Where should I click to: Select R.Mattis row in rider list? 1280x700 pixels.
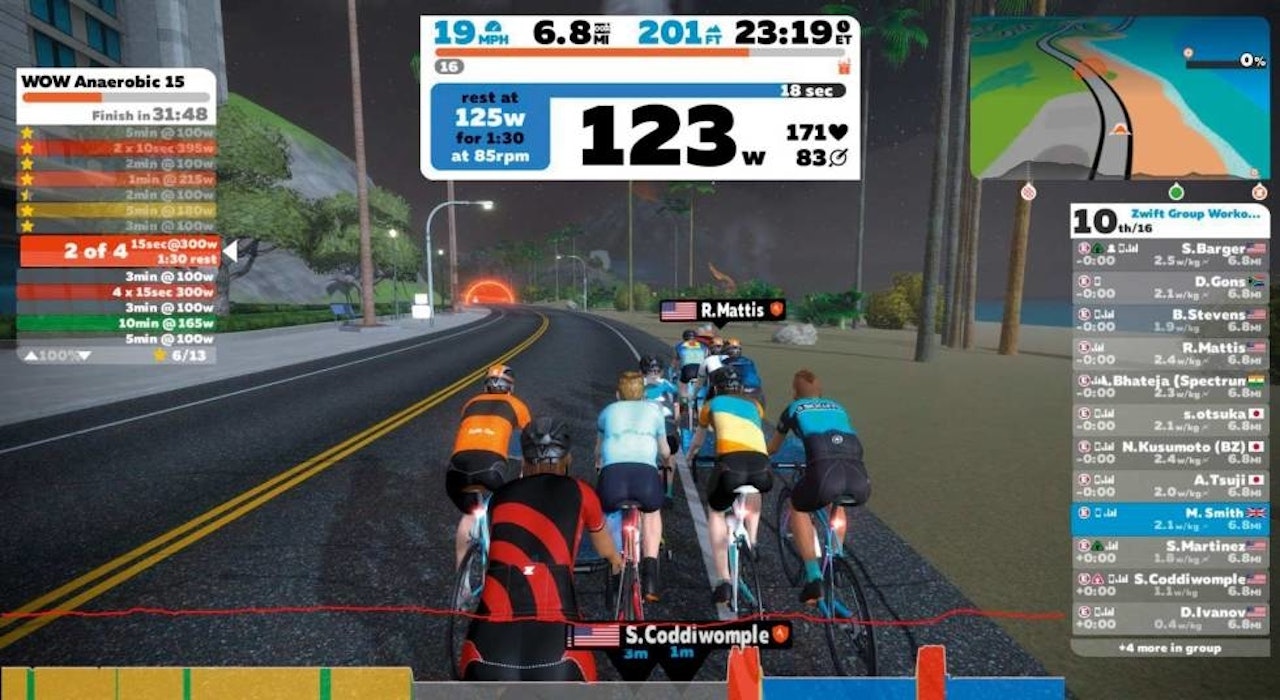pos(1170,354)
